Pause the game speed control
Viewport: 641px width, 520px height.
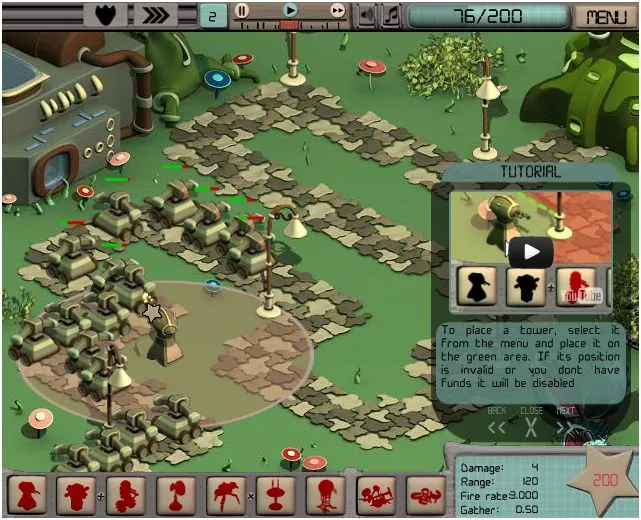click(x=242, y=10)
